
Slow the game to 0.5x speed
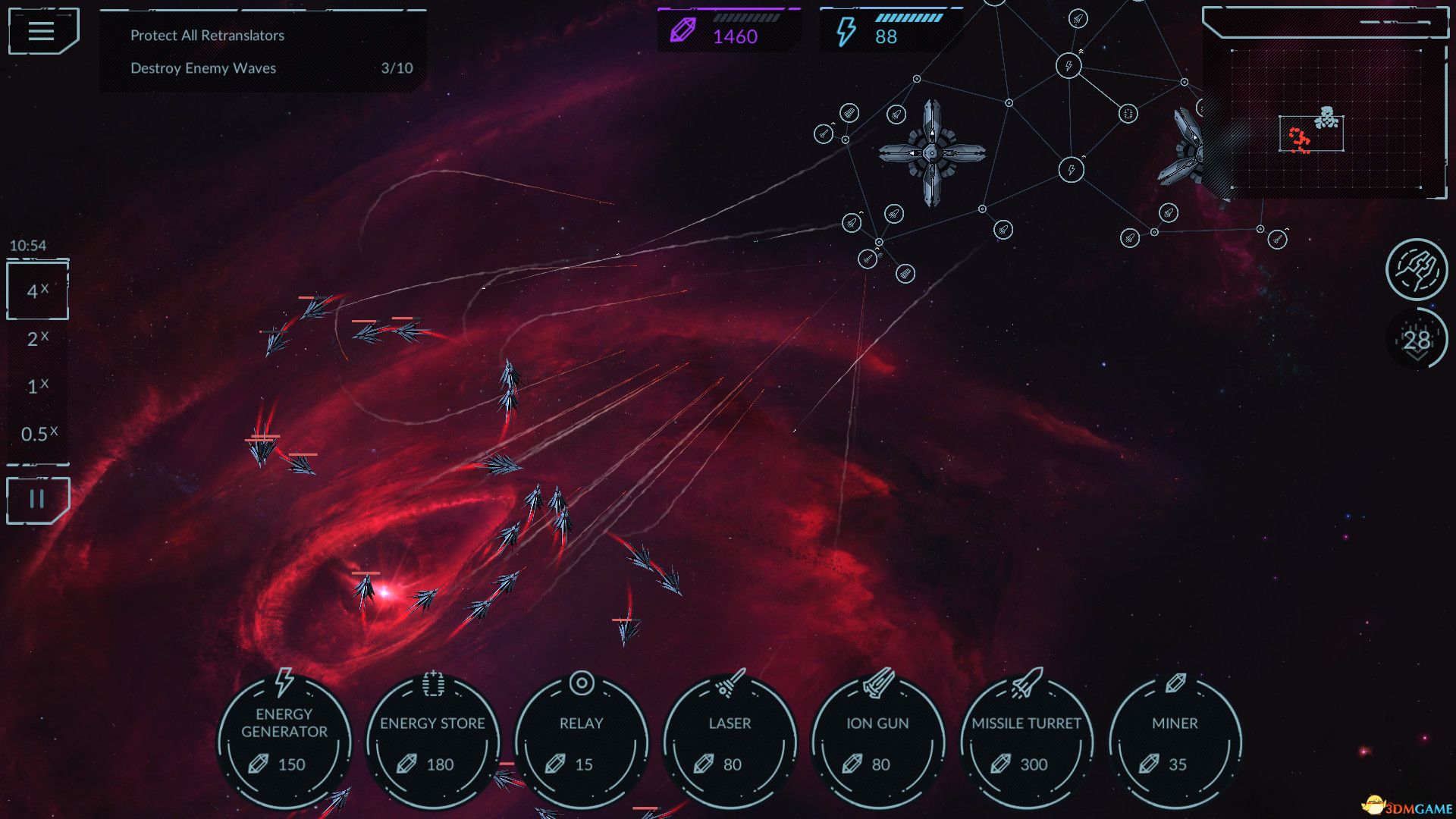coord(38,434)
